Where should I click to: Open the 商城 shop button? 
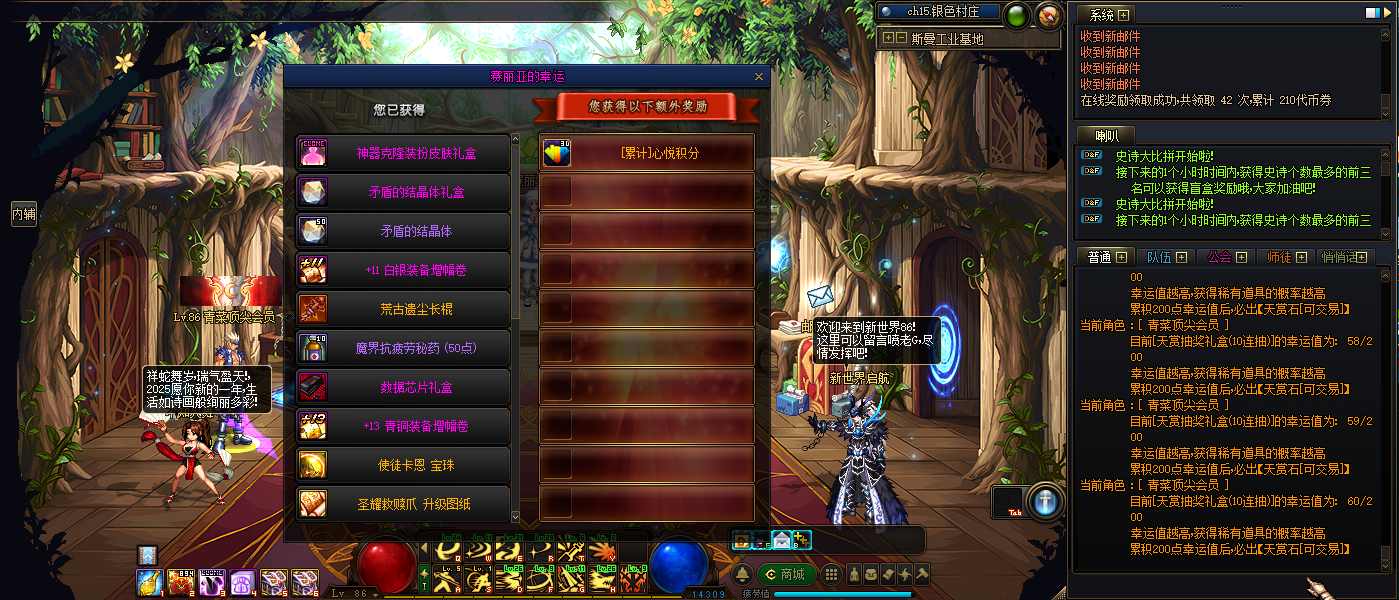pos(785,574)
